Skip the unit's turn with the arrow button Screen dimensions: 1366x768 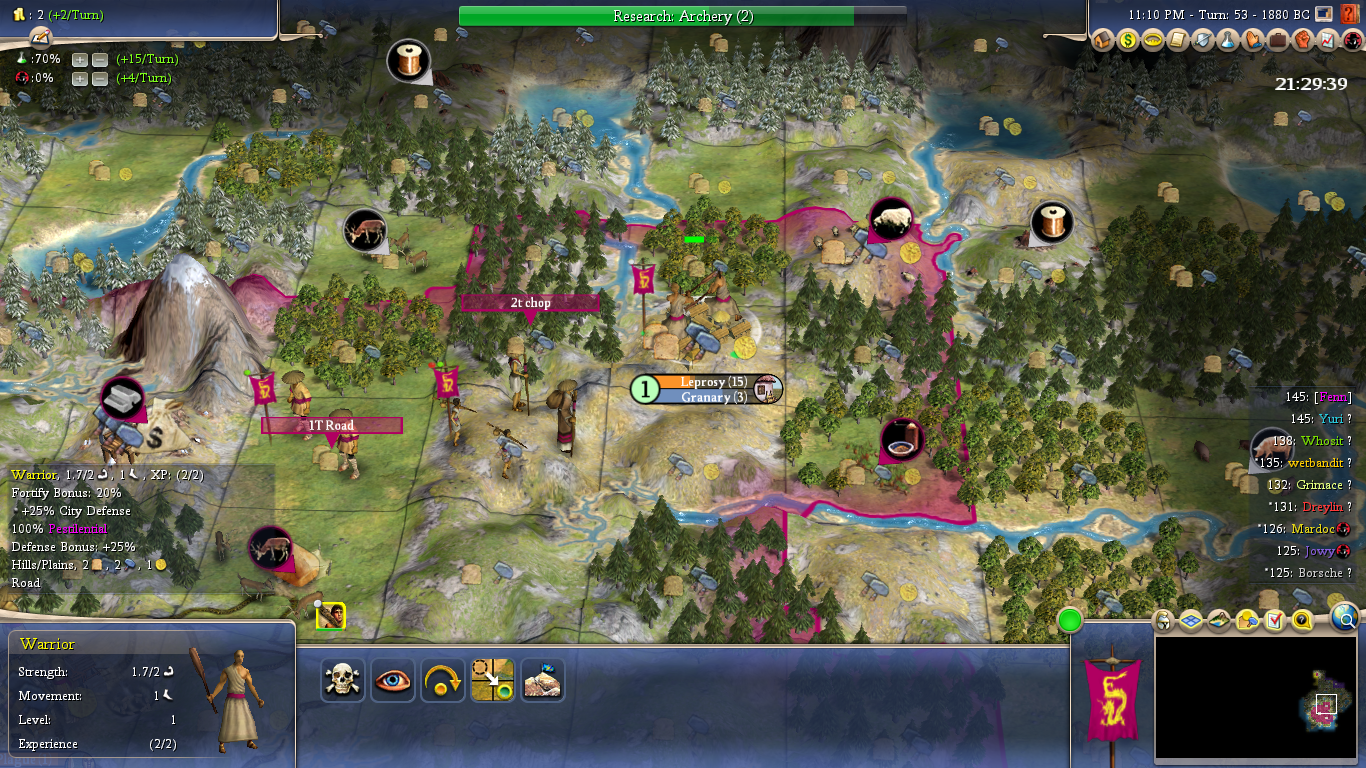click(x=443, y=680)
